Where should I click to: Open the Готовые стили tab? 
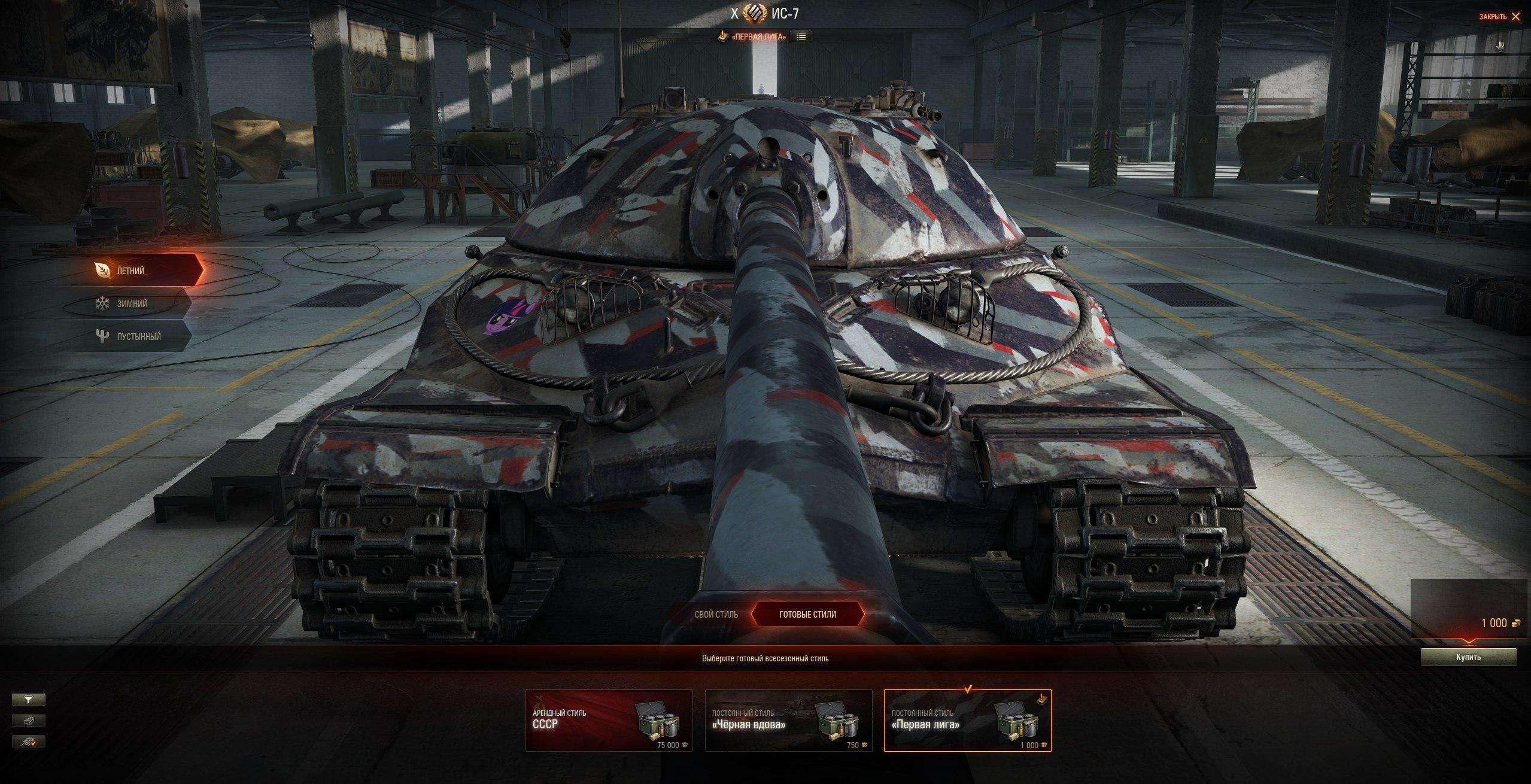pos(807,615)
